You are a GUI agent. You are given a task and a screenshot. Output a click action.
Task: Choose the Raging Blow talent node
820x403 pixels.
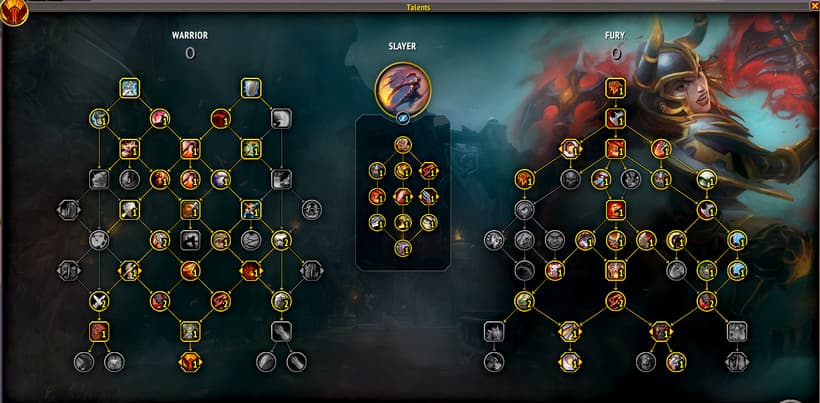click(615, 119)
